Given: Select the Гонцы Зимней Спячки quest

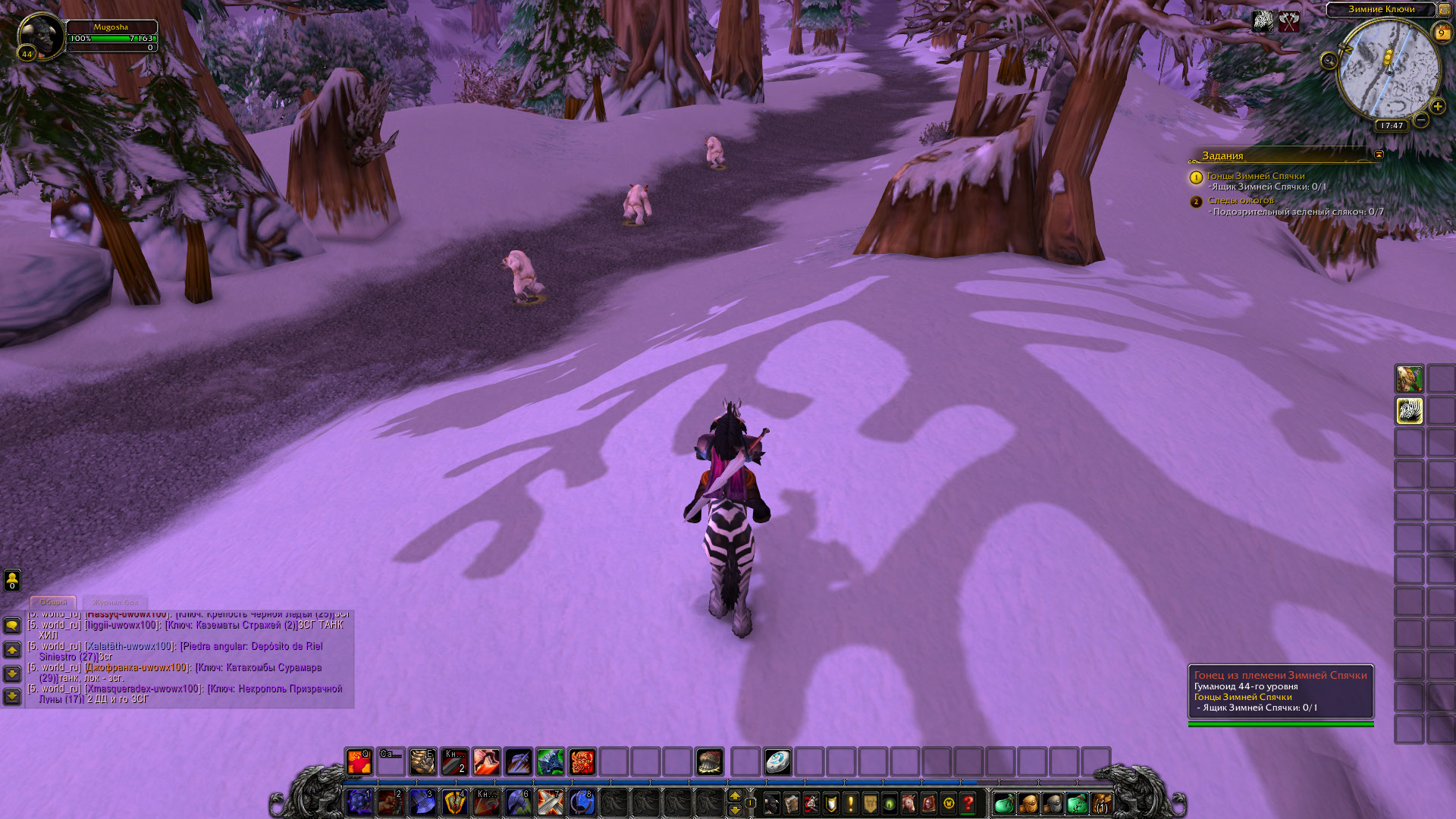Looking at the screenshot, I should 1256,176.
